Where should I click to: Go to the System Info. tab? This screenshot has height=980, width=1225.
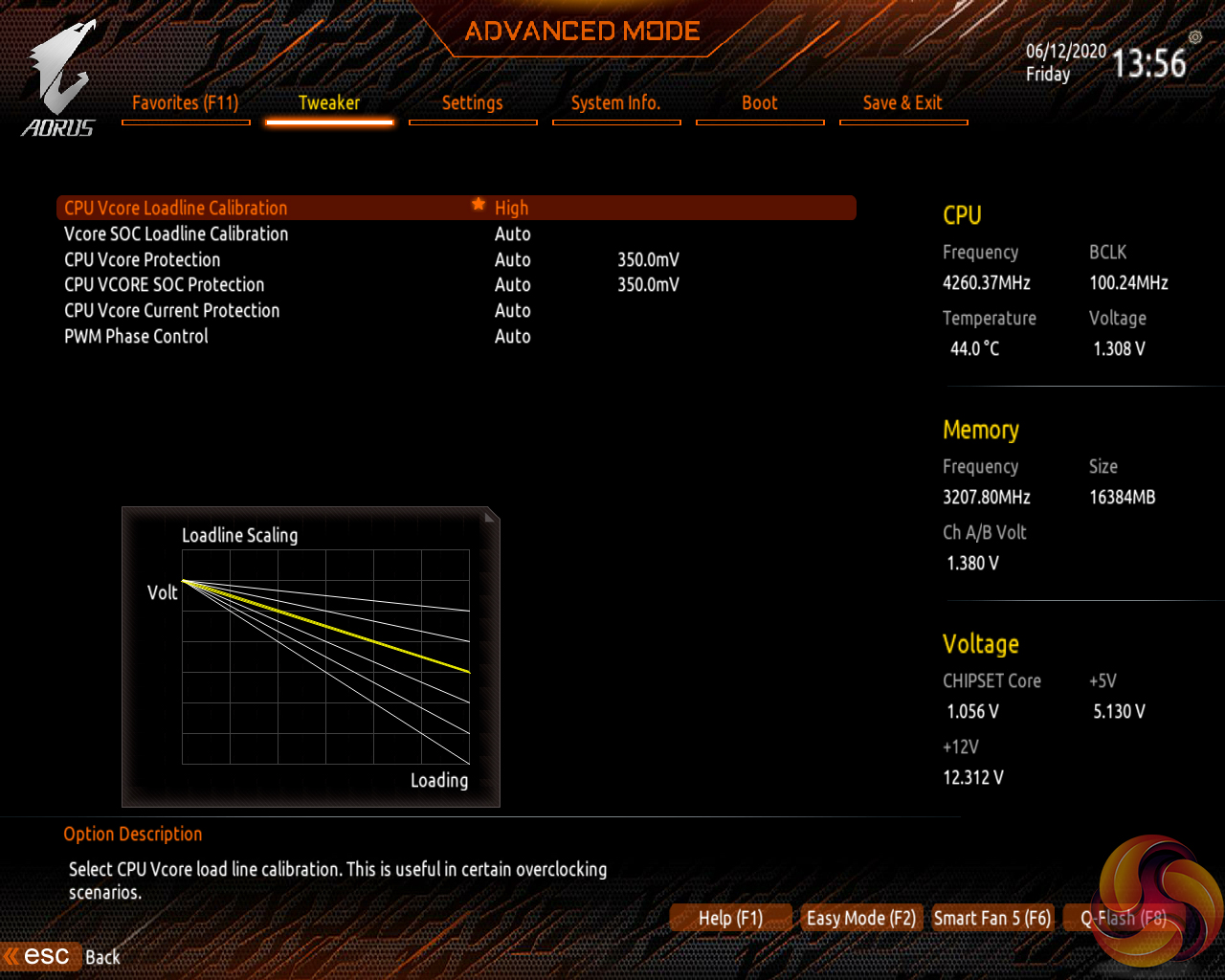(x=616, y=103)
